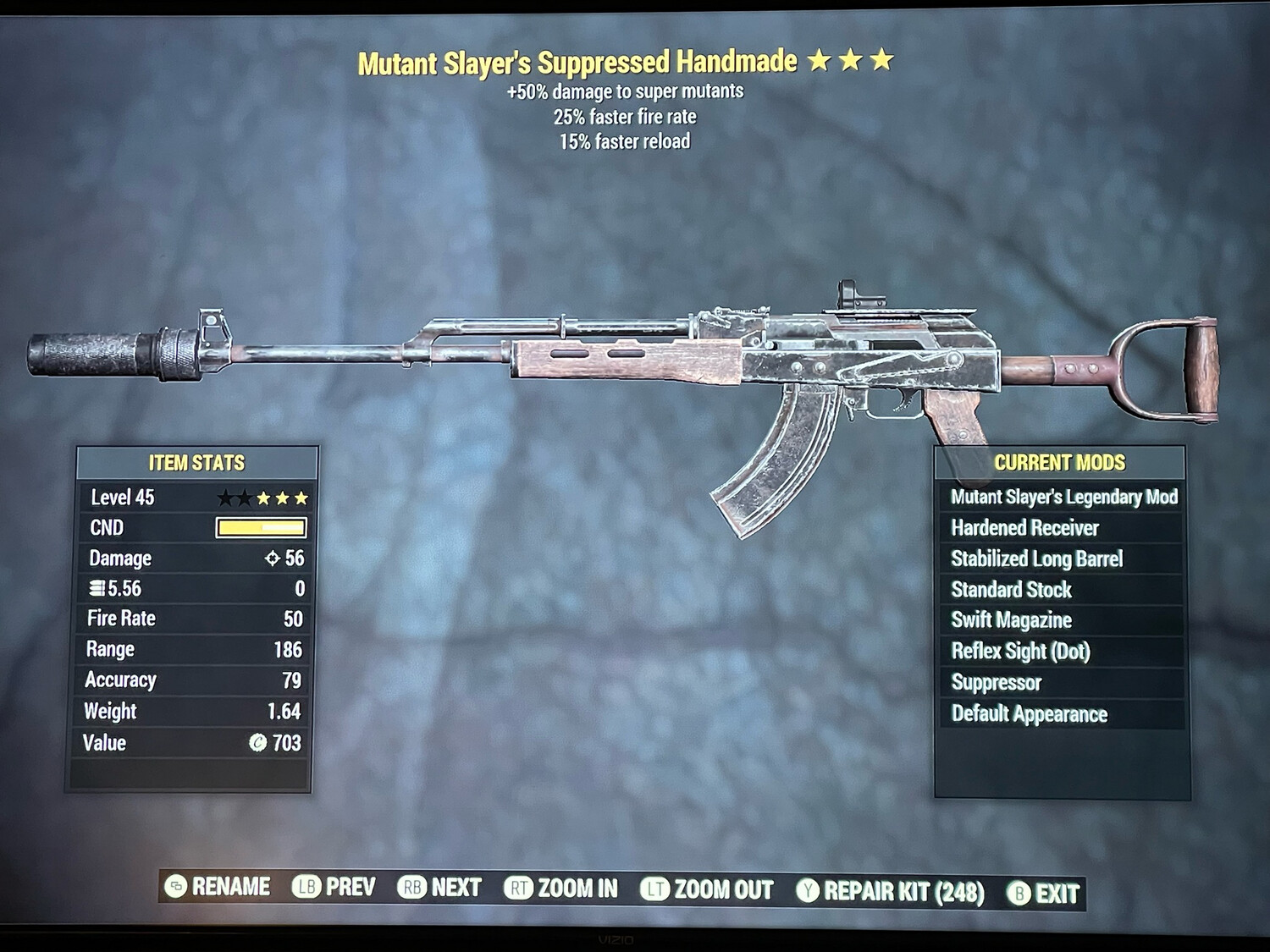Click the Swift Magazine mod entry
Image resolution: width=1270 pixels, height=952 pixels.
click(x=1011, y=620)
